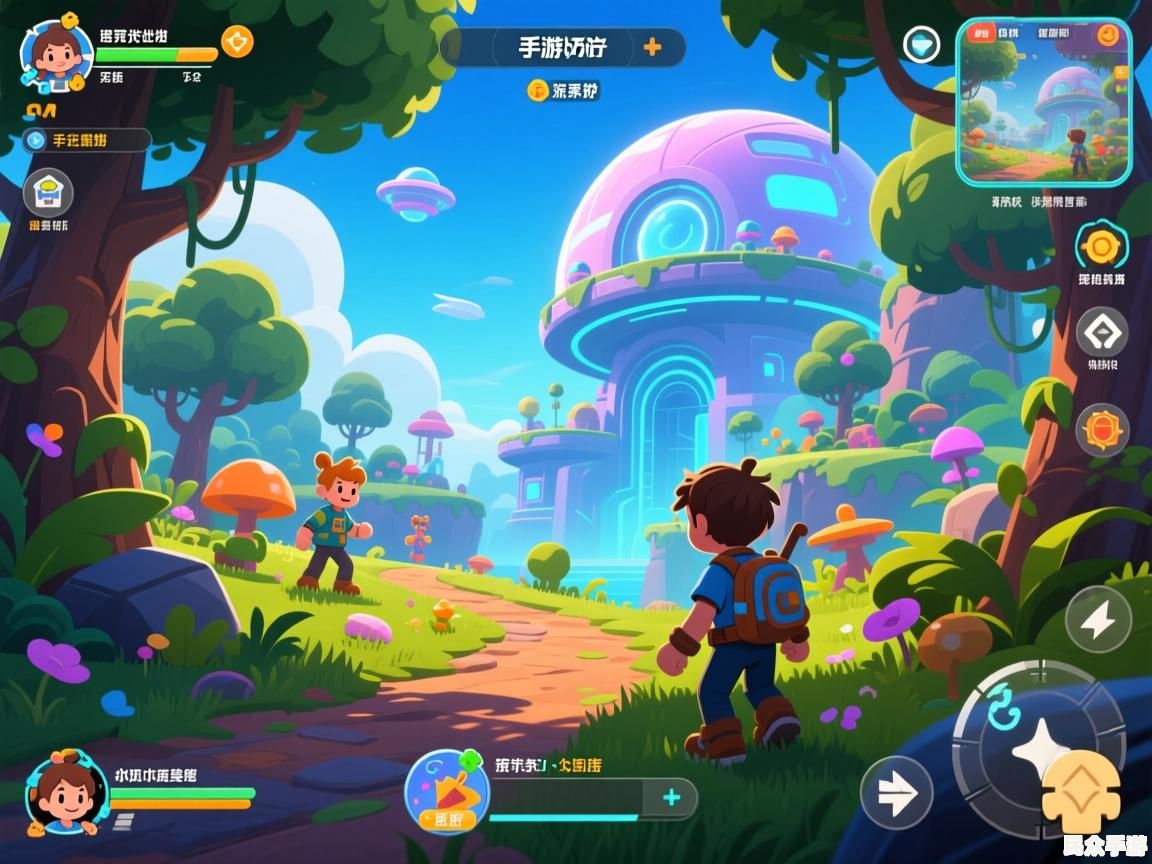Select the white diamond-shaped gray button
The width and height of the screenshot is (1152, 864).
tap(1101, 332)
